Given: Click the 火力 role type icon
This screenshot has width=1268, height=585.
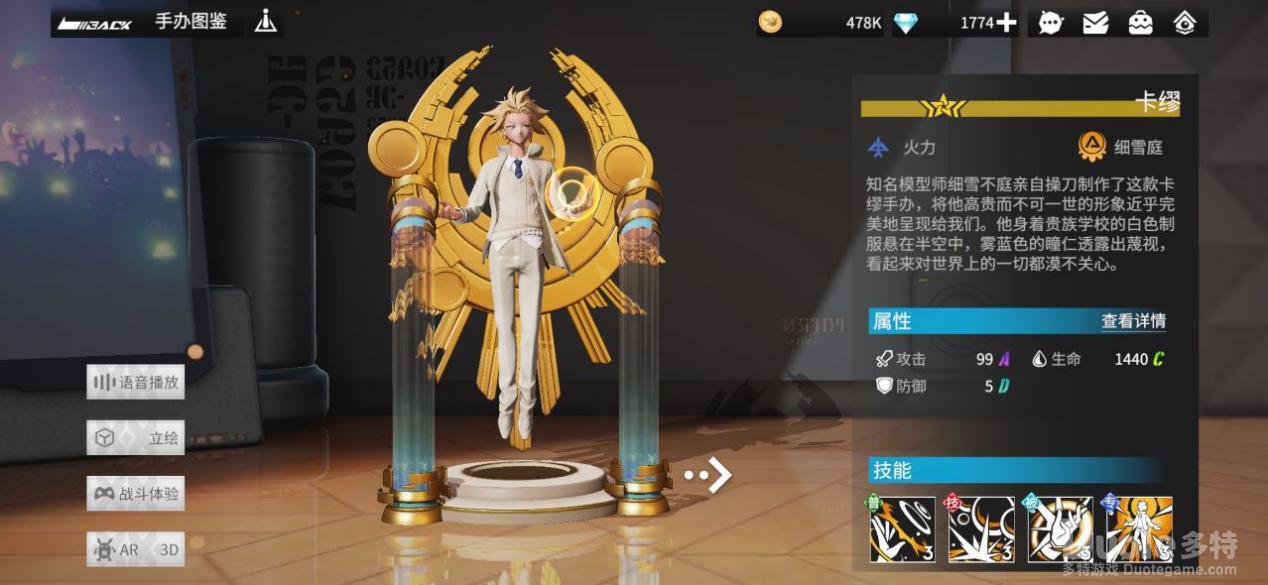Looking at the screenshot, I should (x=879, y=148).
